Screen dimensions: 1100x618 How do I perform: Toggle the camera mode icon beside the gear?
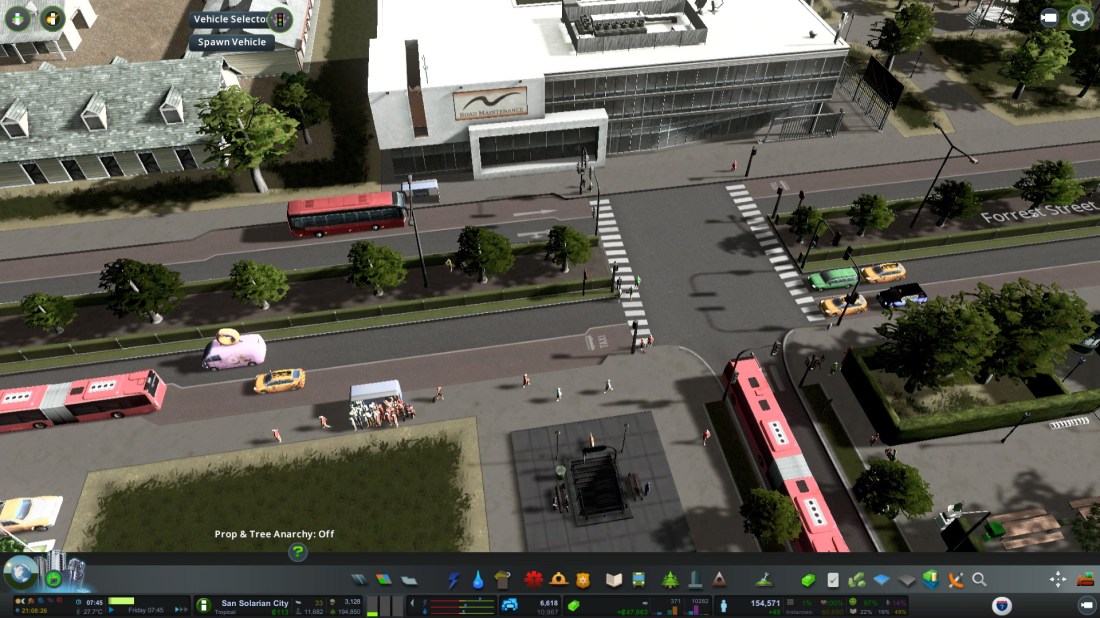click(x=1049, y=17)
